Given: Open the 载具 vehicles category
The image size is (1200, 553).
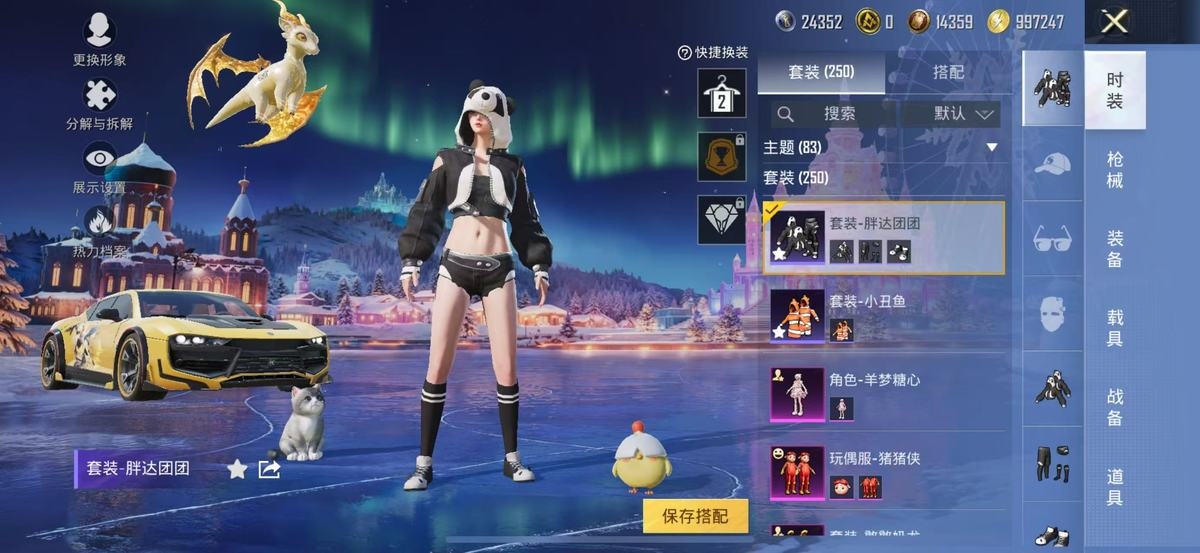Looking at the screenshot, I should coord(1115,328).
